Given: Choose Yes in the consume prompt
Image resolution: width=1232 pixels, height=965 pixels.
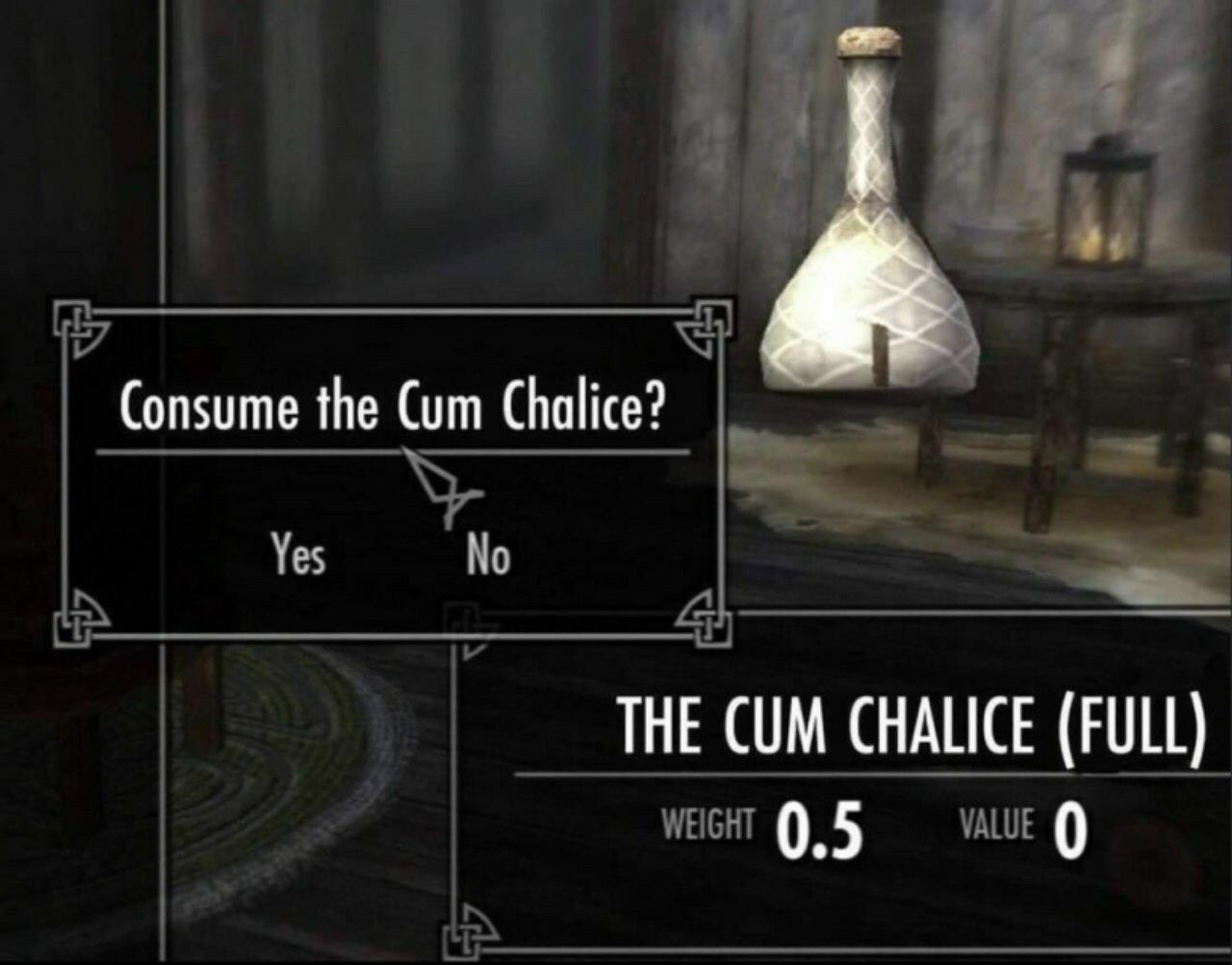Looking at the screenshot, I should 297,555.
